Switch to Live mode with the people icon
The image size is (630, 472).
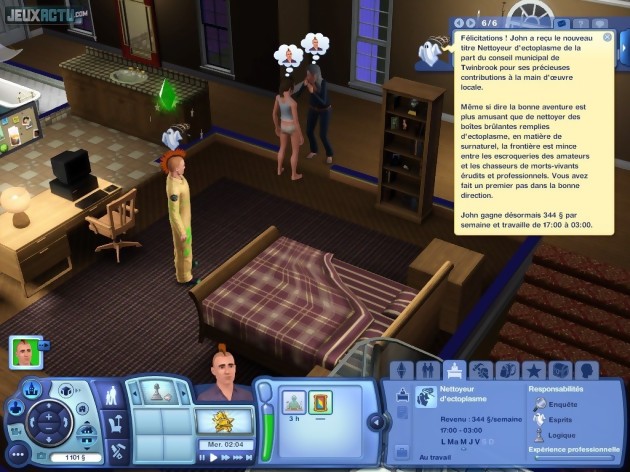pos(114,396)
